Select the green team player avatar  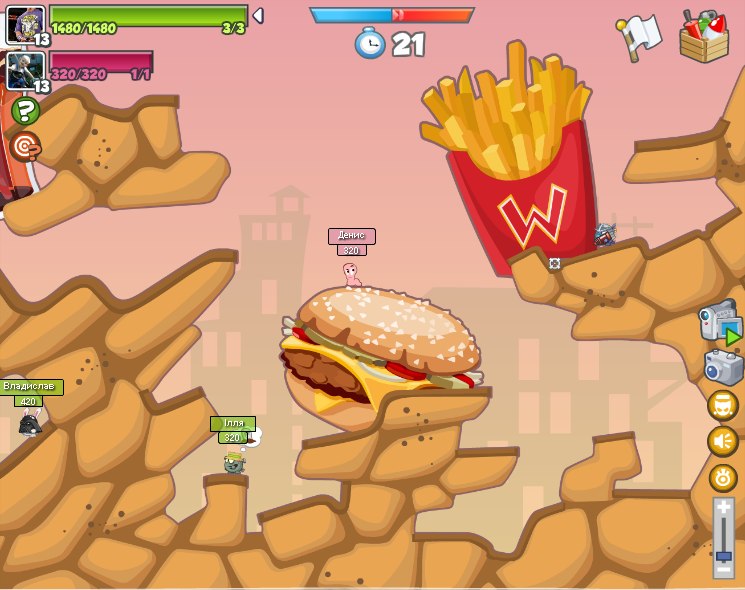[25, 24]
